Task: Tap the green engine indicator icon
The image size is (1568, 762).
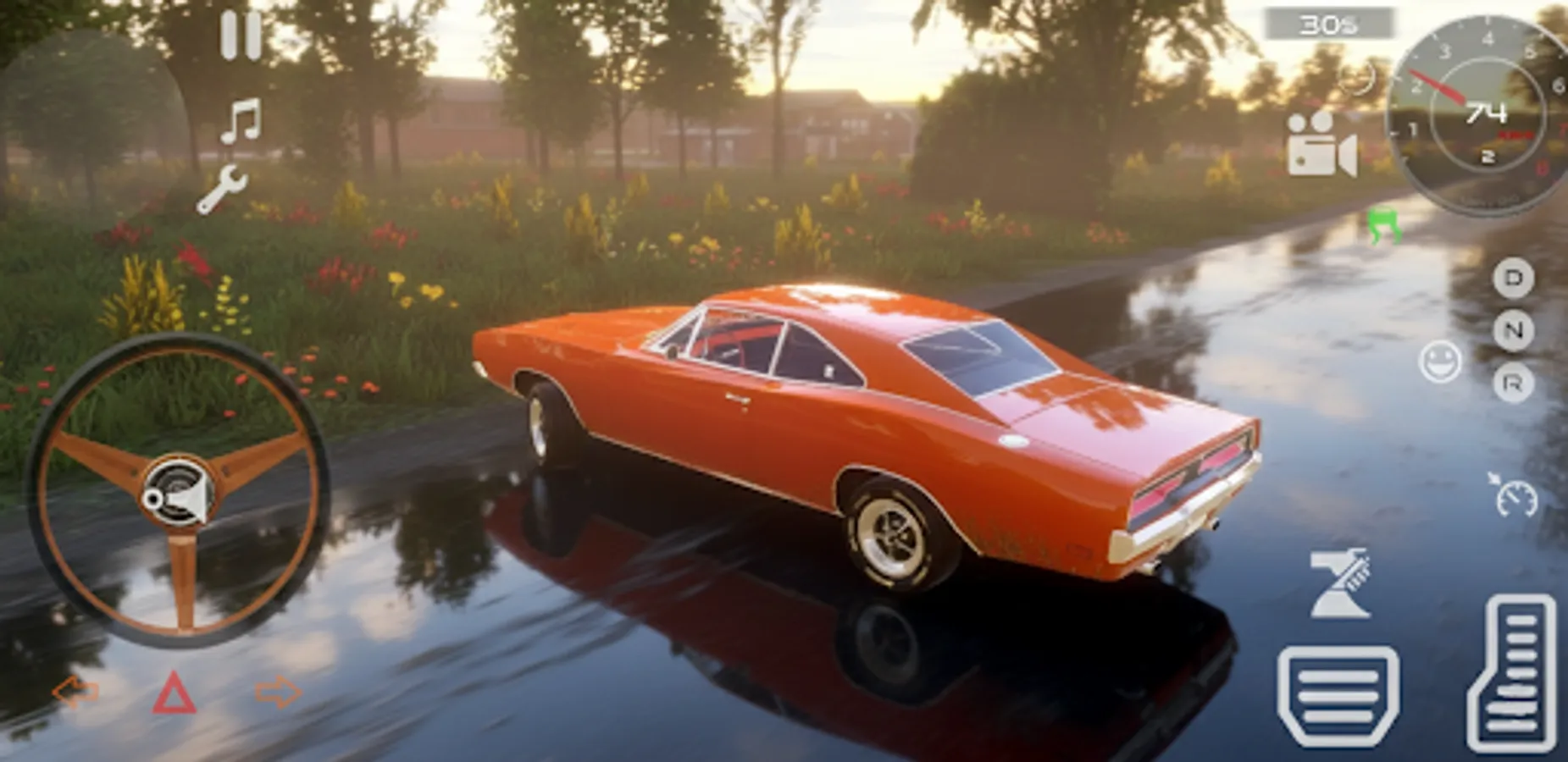Action: [x=1384, y=224]
